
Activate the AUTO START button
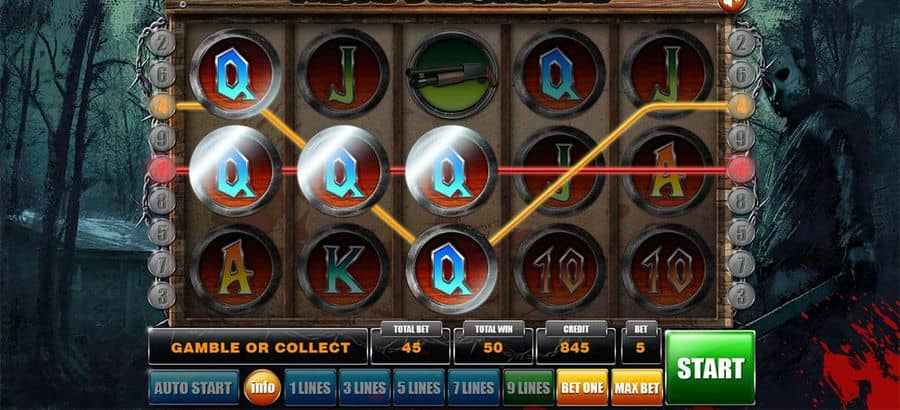click(x=194, y=387)
